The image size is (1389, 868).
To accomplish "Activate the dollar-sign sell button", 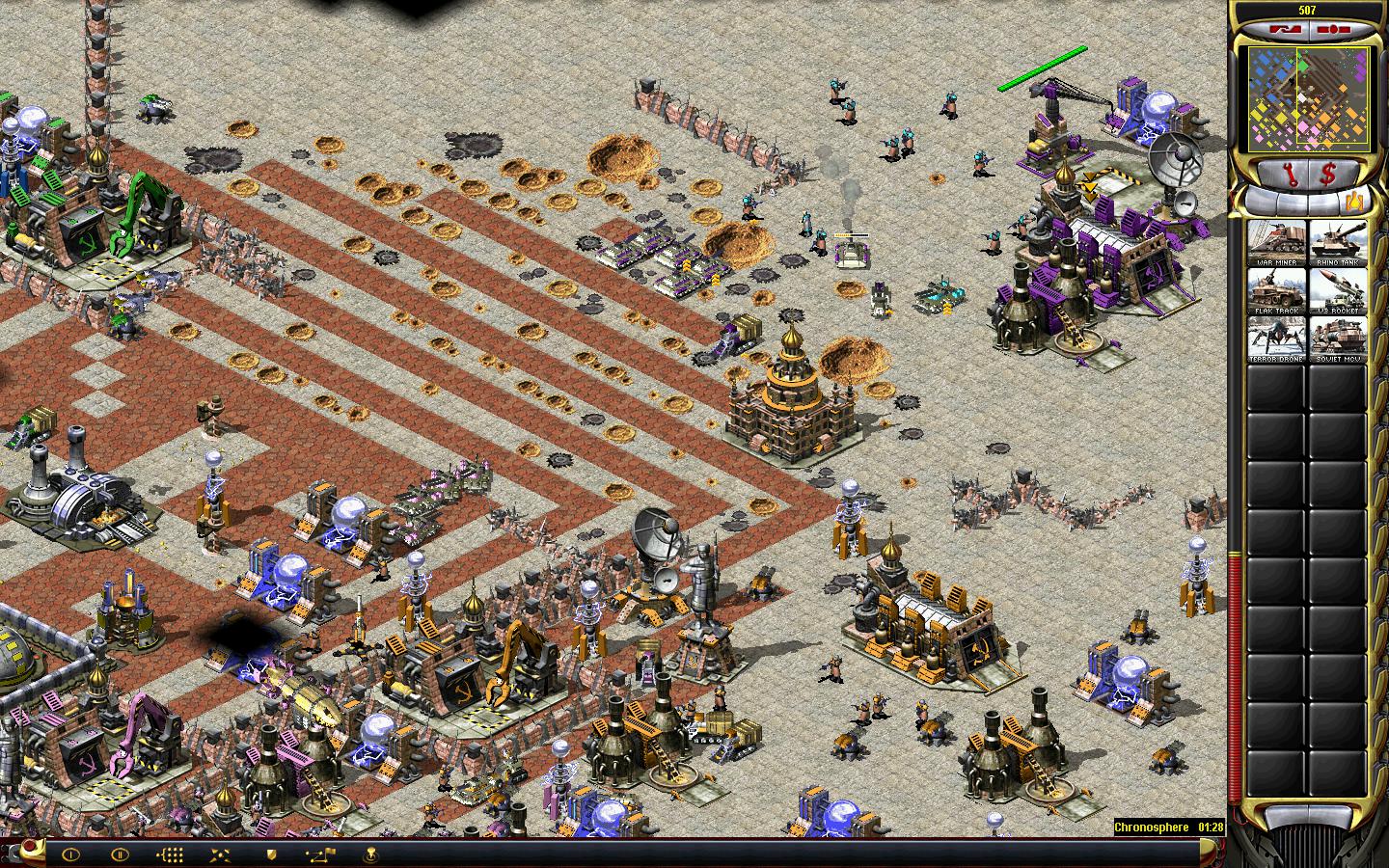I will coord(1328,175).
